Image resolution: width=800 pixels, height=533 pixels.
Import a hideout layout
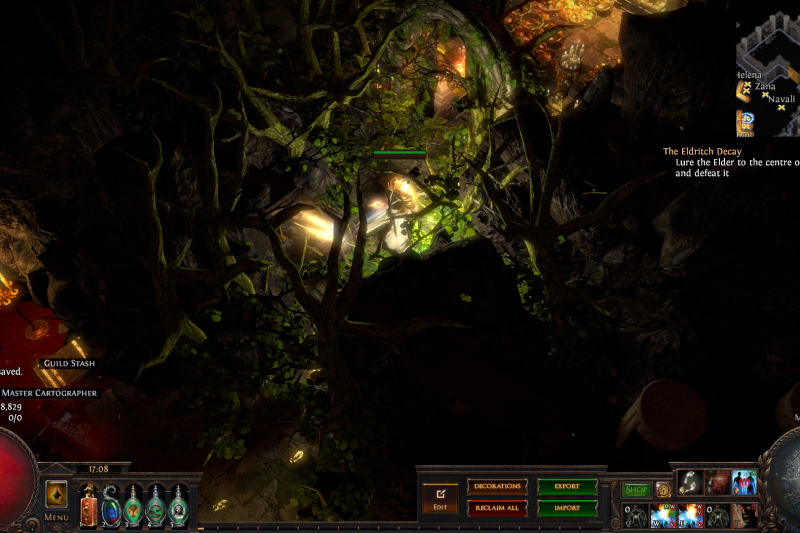pos(567,508)
